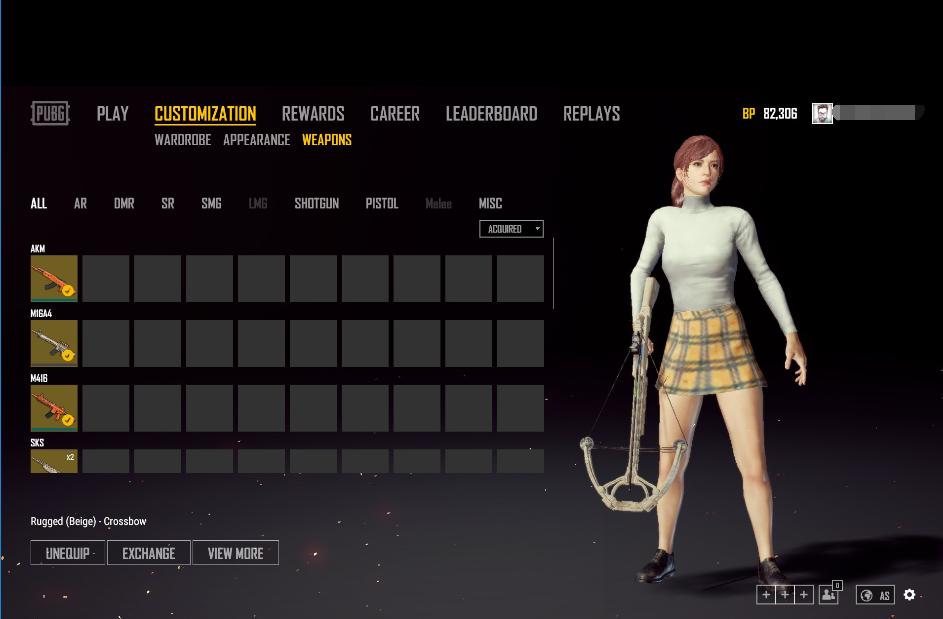943x619 pixels.
Task: Filter weapons by DMR category
Action: pos(124,204)
